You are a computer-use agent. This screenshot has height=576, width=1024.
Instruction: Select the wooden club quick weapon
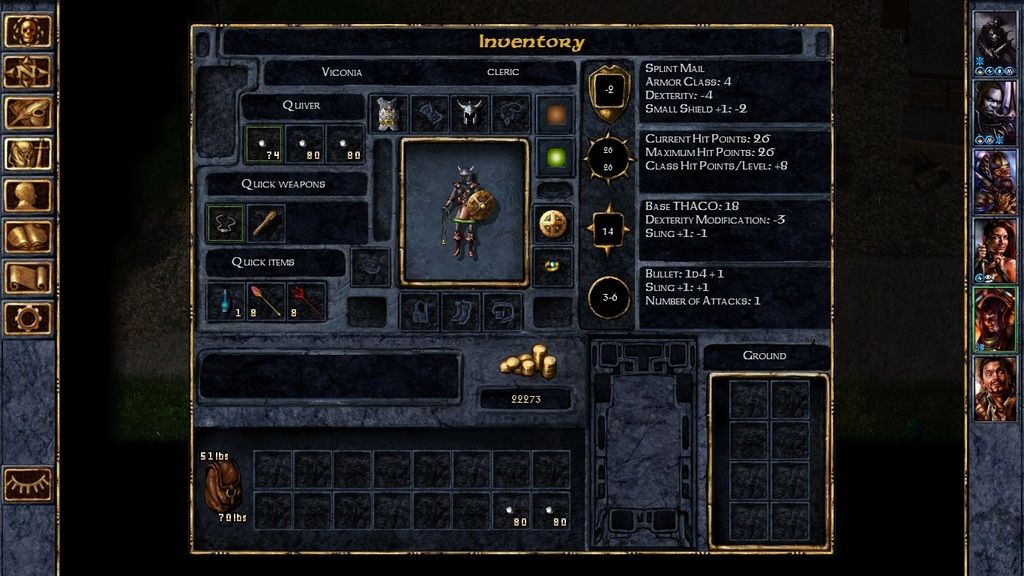tap(266, 222)
